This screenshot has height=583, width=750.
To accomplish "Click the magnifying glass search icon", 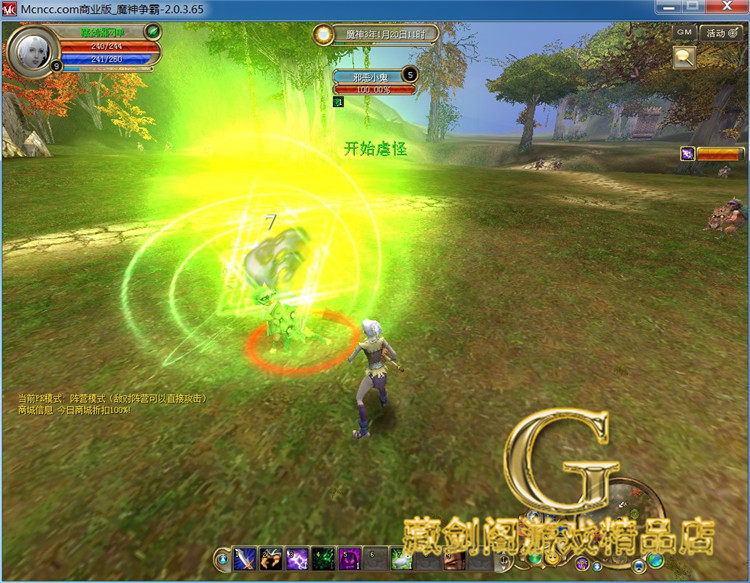I will (685, 57).
